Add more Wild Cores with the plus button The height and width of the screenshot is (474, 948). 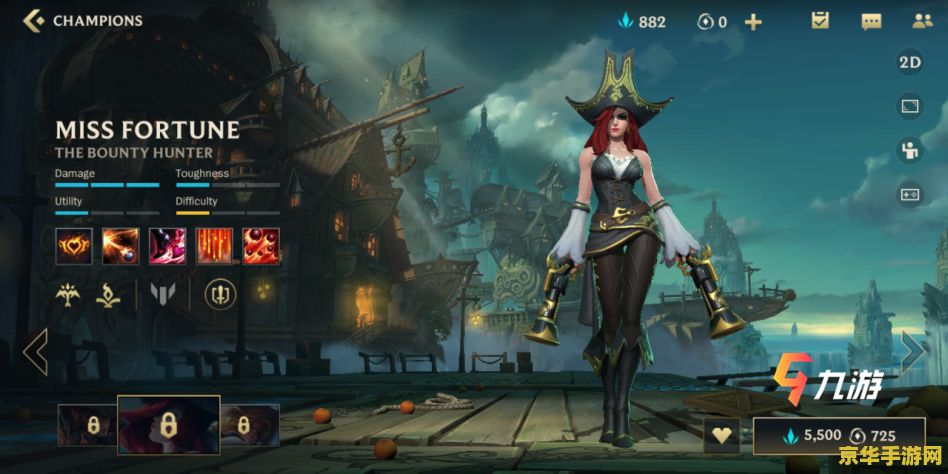pos(753,21)
